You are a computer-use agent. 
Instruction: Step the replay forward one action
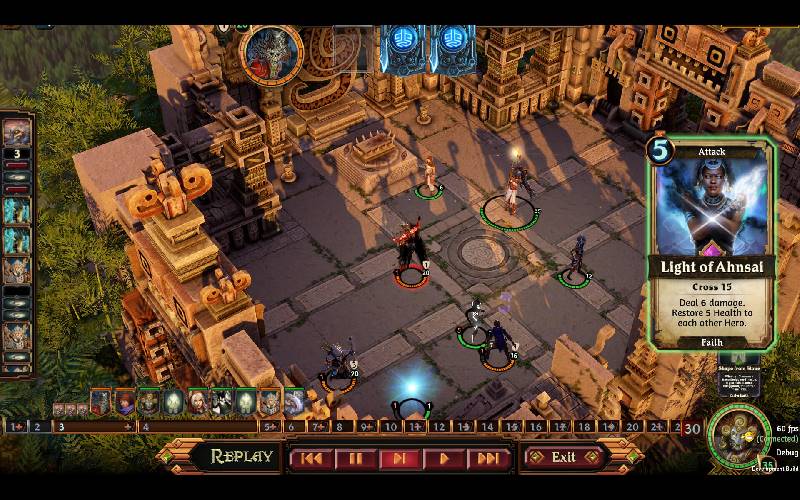pos(399,458)
